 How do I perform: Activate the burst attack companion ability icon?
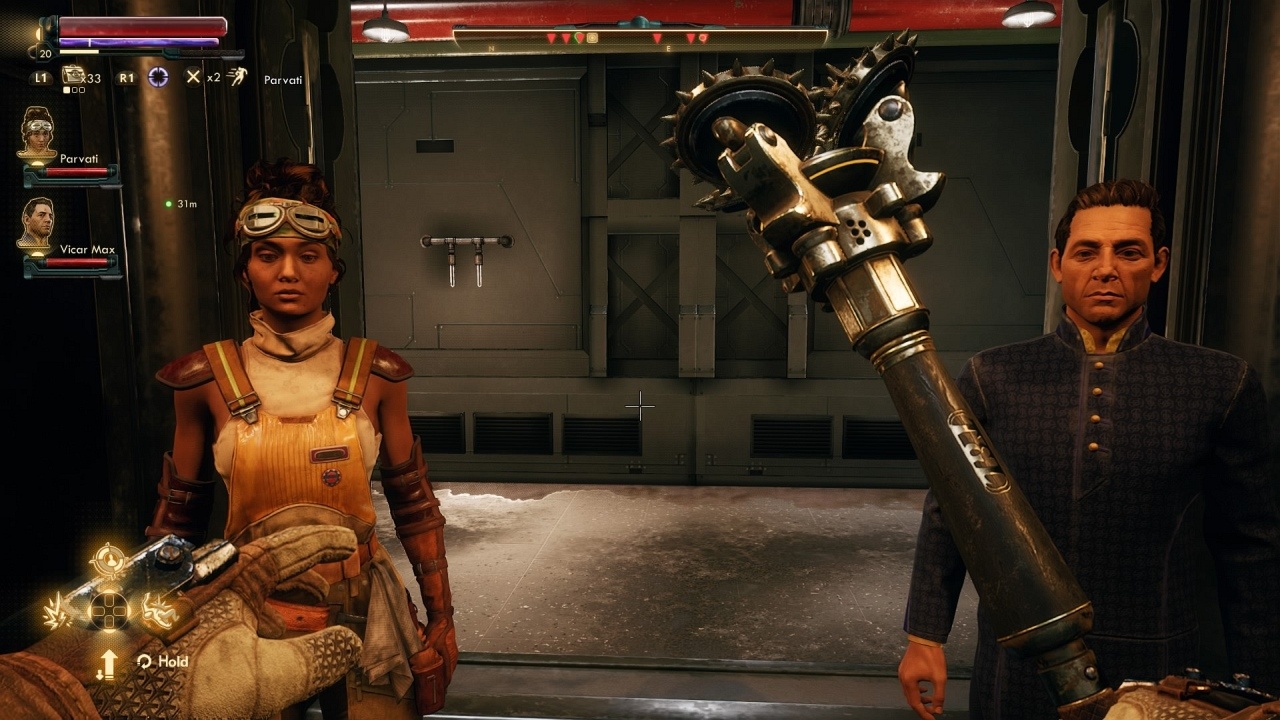pos(57,612)
